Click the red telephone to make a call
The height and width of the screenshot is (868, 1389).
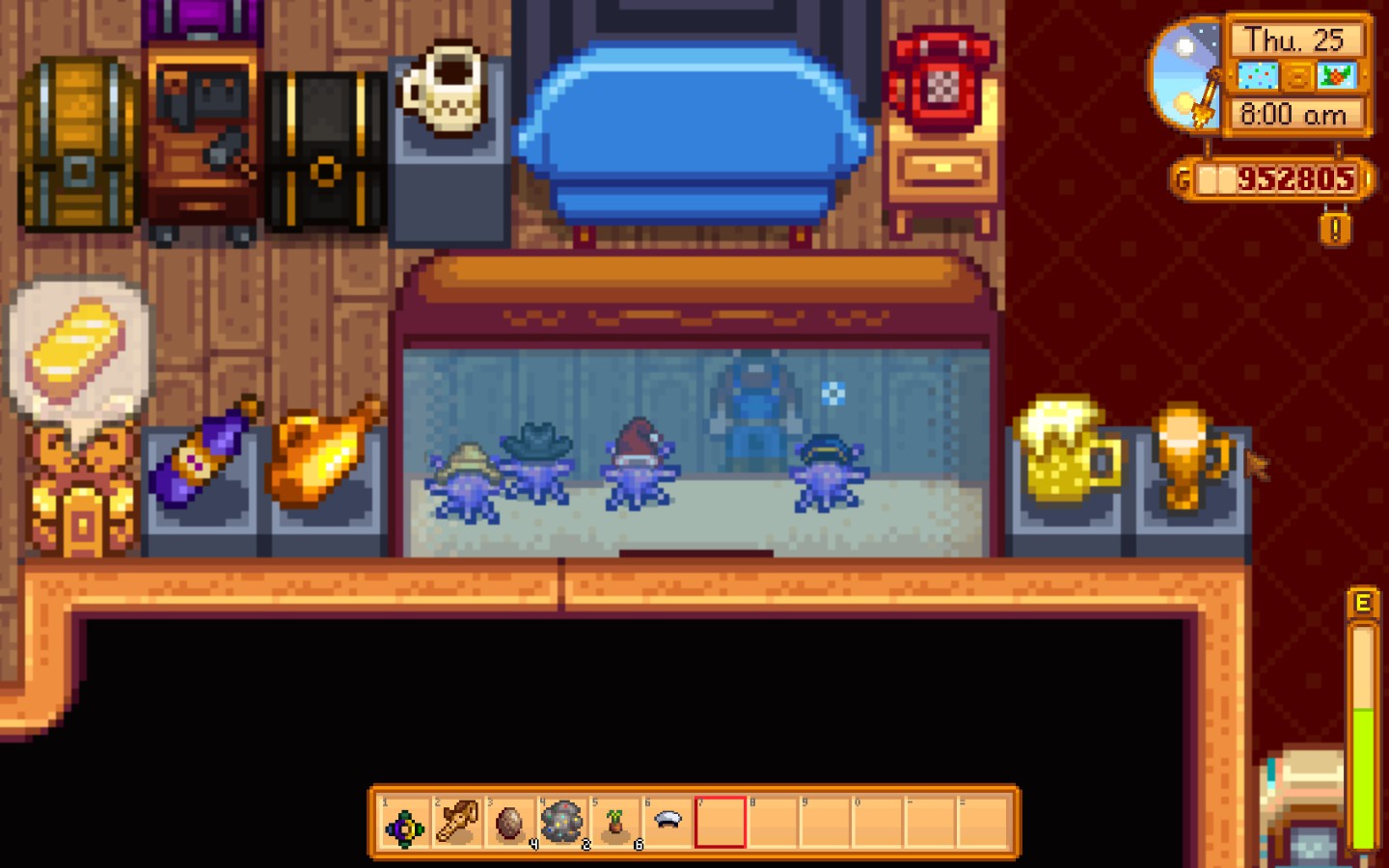click(x=940, y=77)
